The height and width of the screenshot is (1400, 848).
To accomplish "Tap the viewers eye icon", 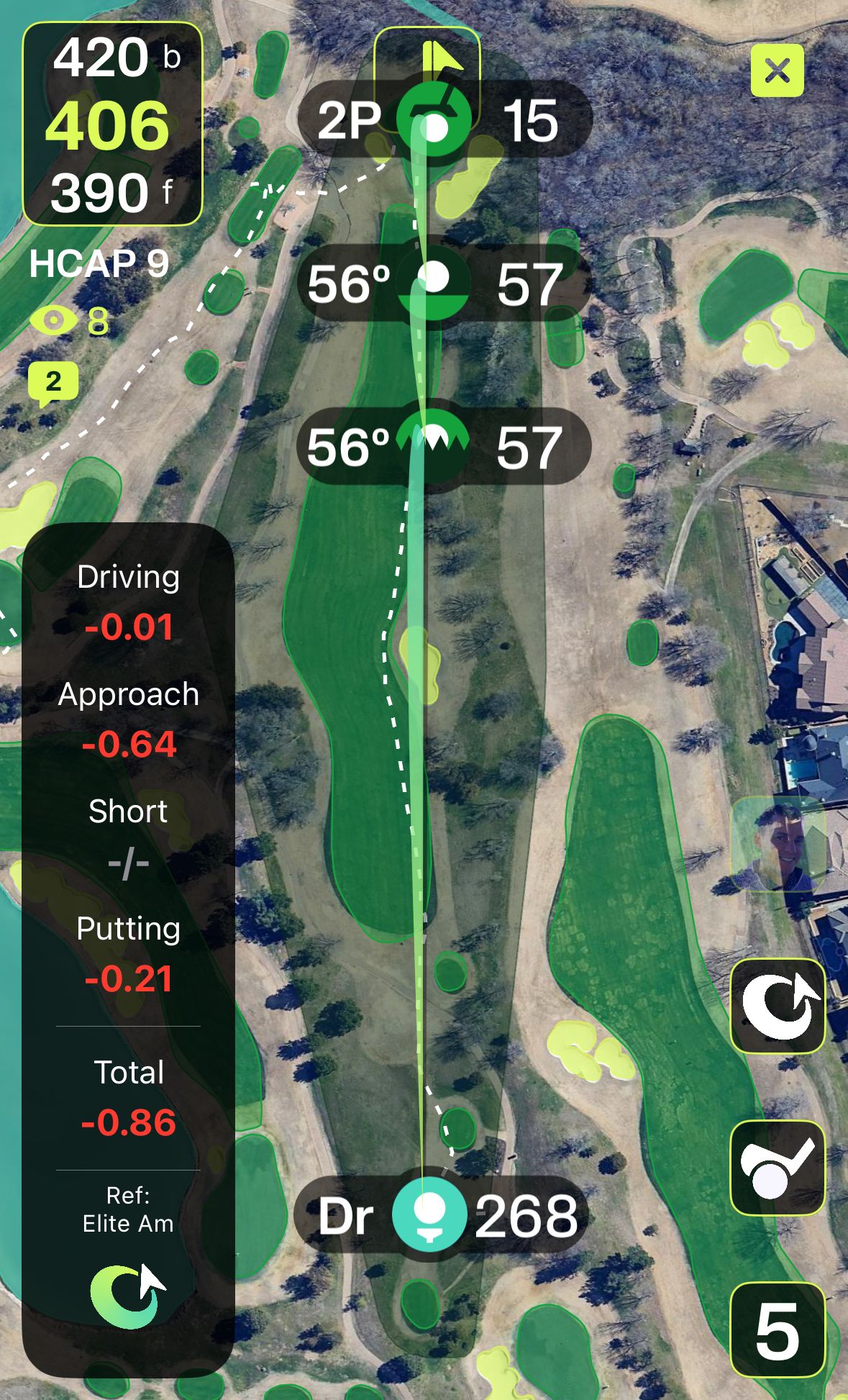I will click(53, 320).
